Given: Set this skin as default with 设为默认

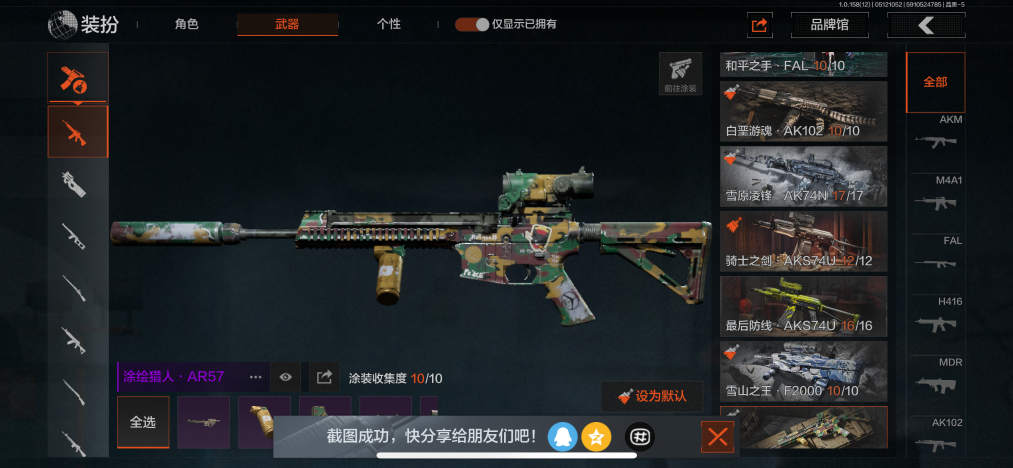Looking at the screenshot, I should (652, 396).
